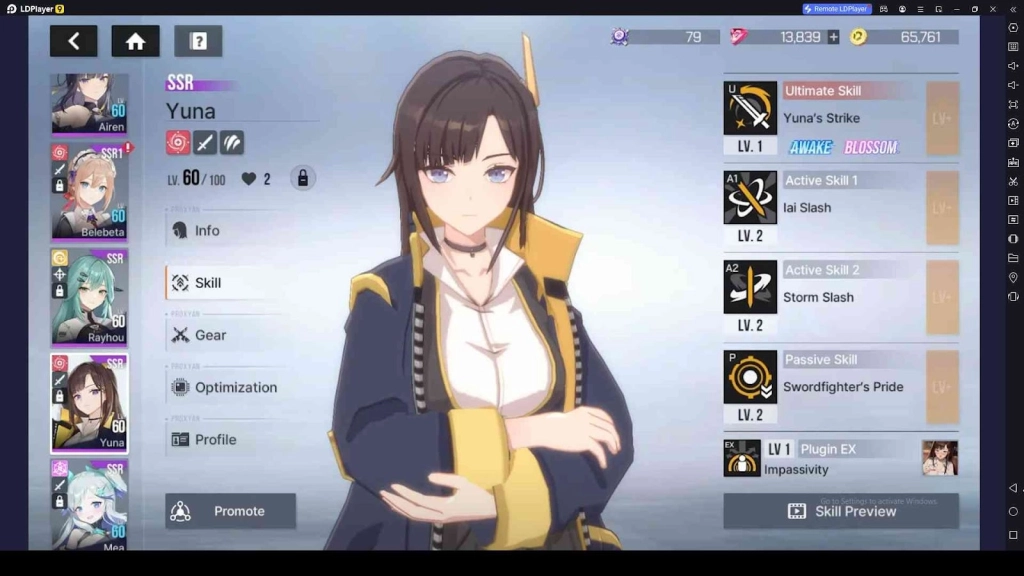
Task: Launch the Skill Preview
Action: [x=840, y=511]
